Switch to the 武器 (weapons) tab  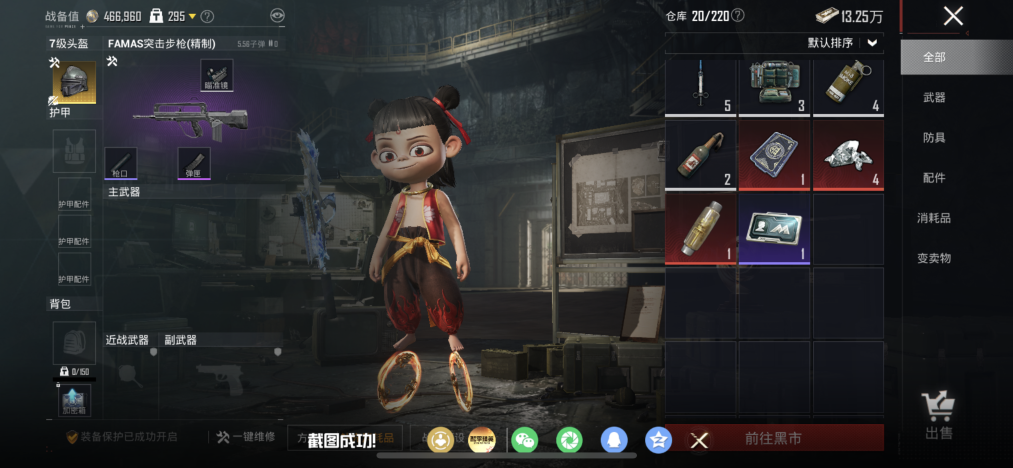[x=934, y=98]
